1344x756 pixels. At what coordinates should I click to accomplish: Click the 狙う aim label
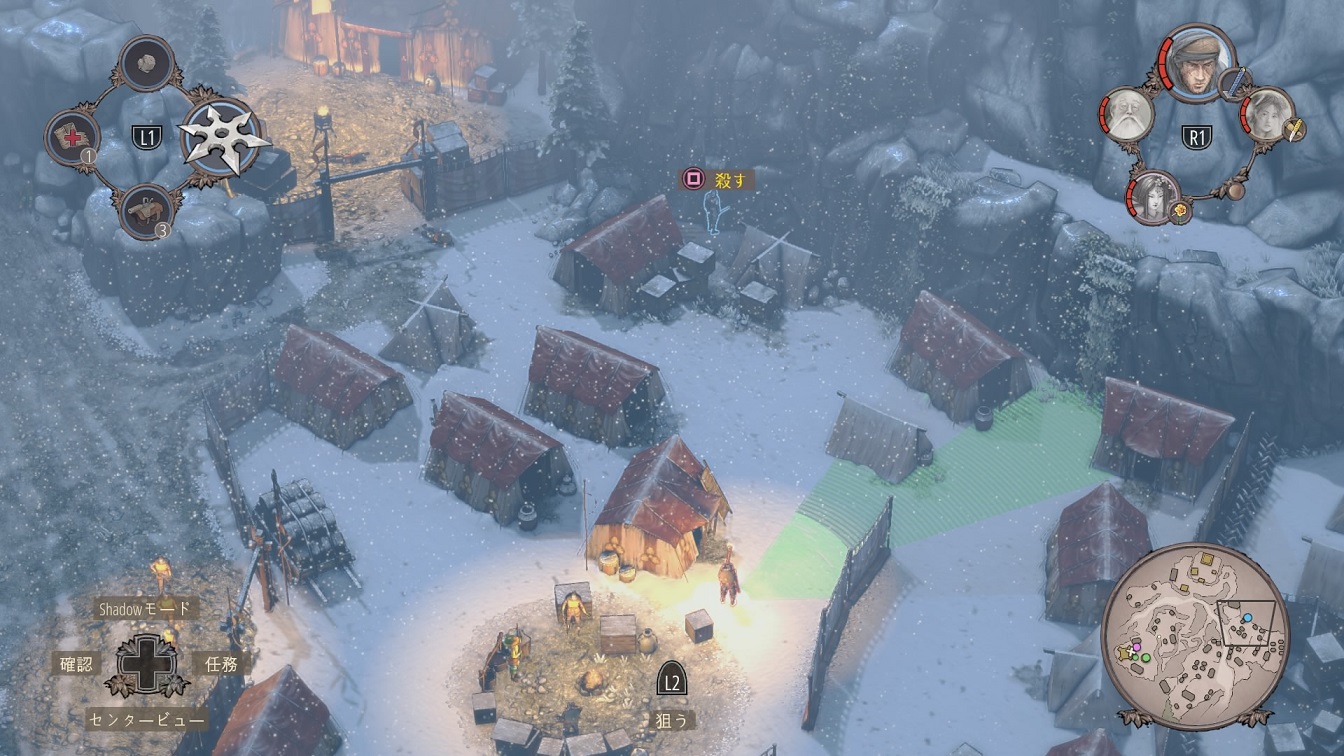pyautogui.click(x=672, y=719)
